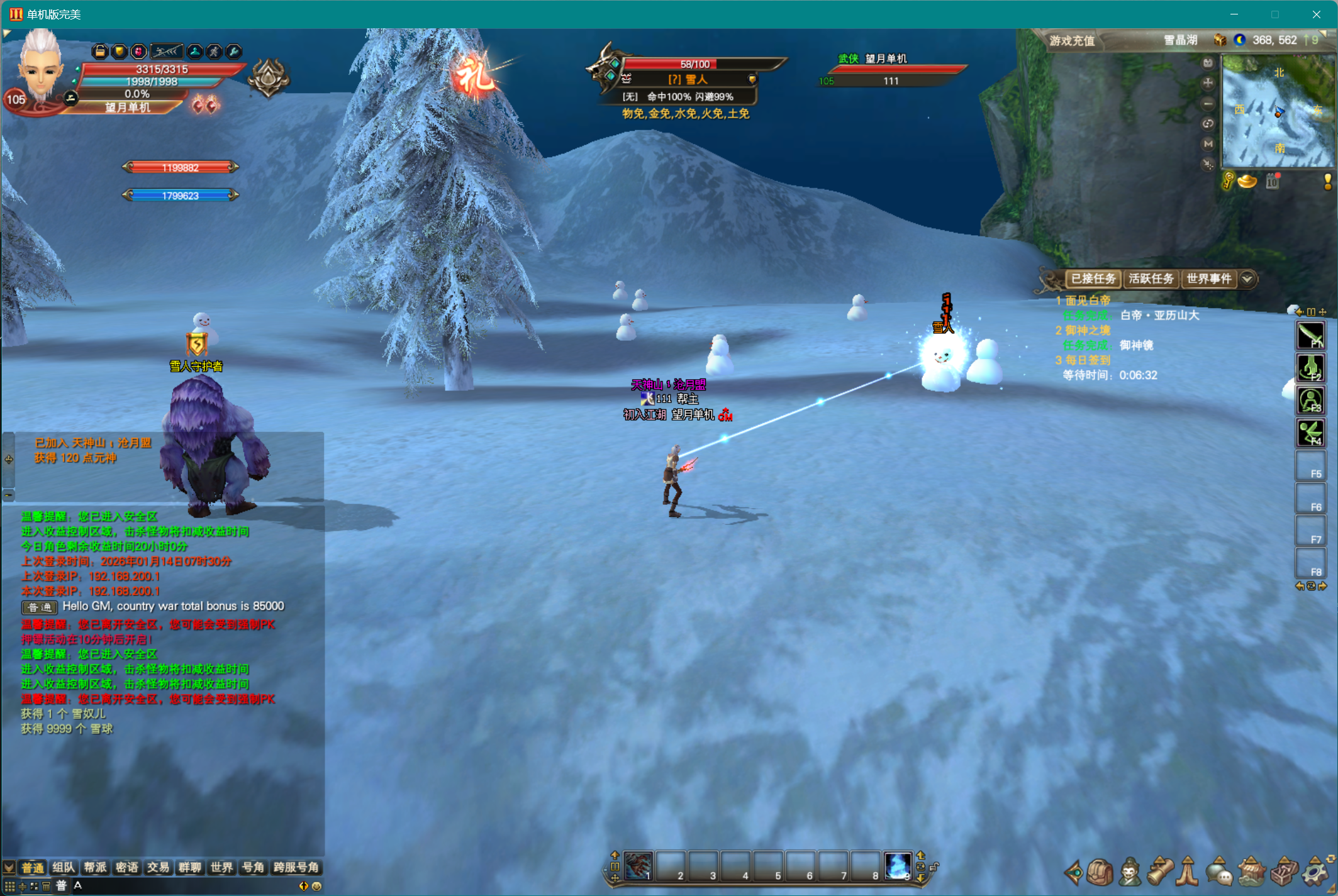Open the backpack inventory icon
Screen dimensions: 1338x896
click(1100, 872)
